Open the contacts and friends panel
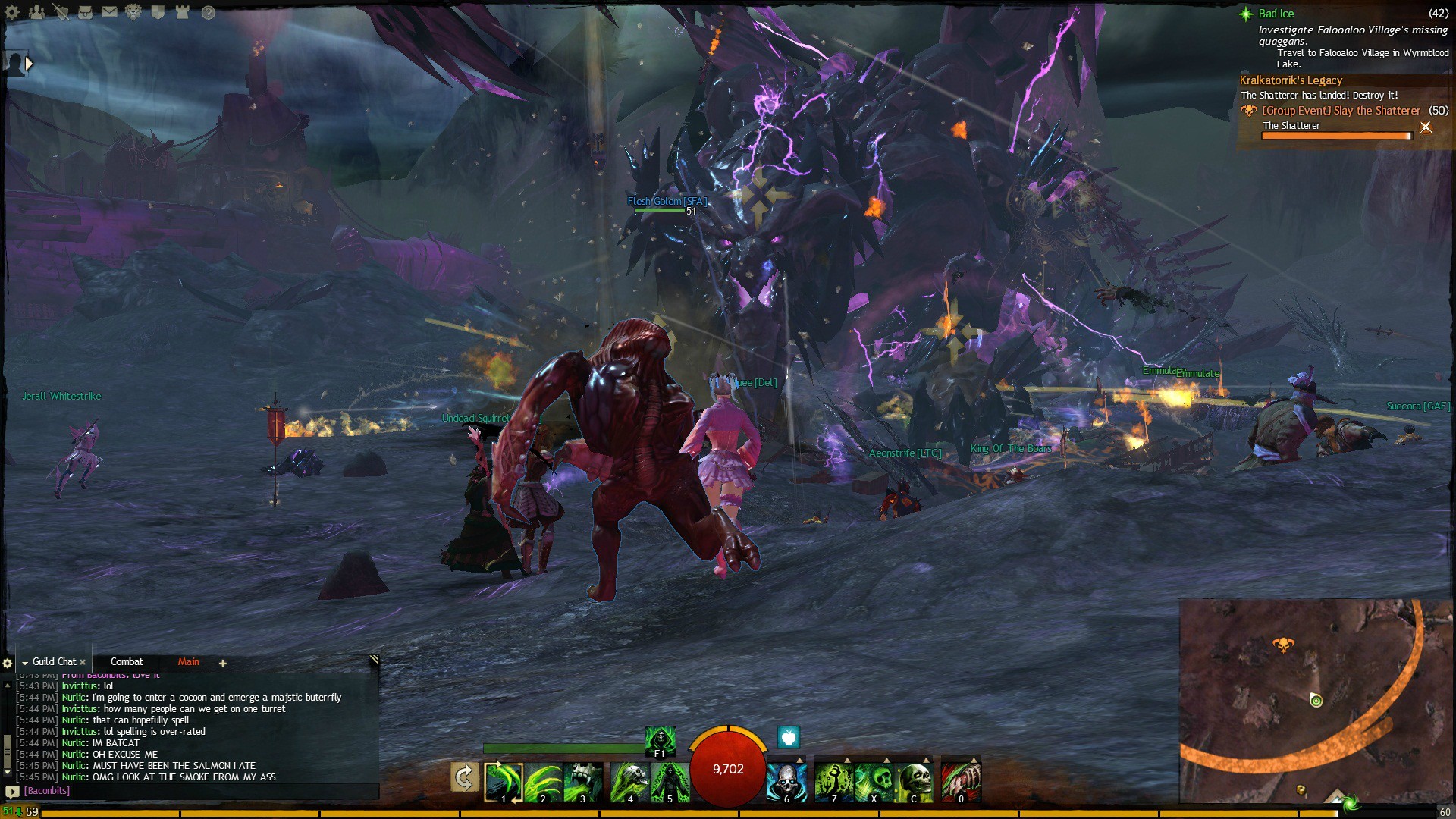 coord(36,12)
